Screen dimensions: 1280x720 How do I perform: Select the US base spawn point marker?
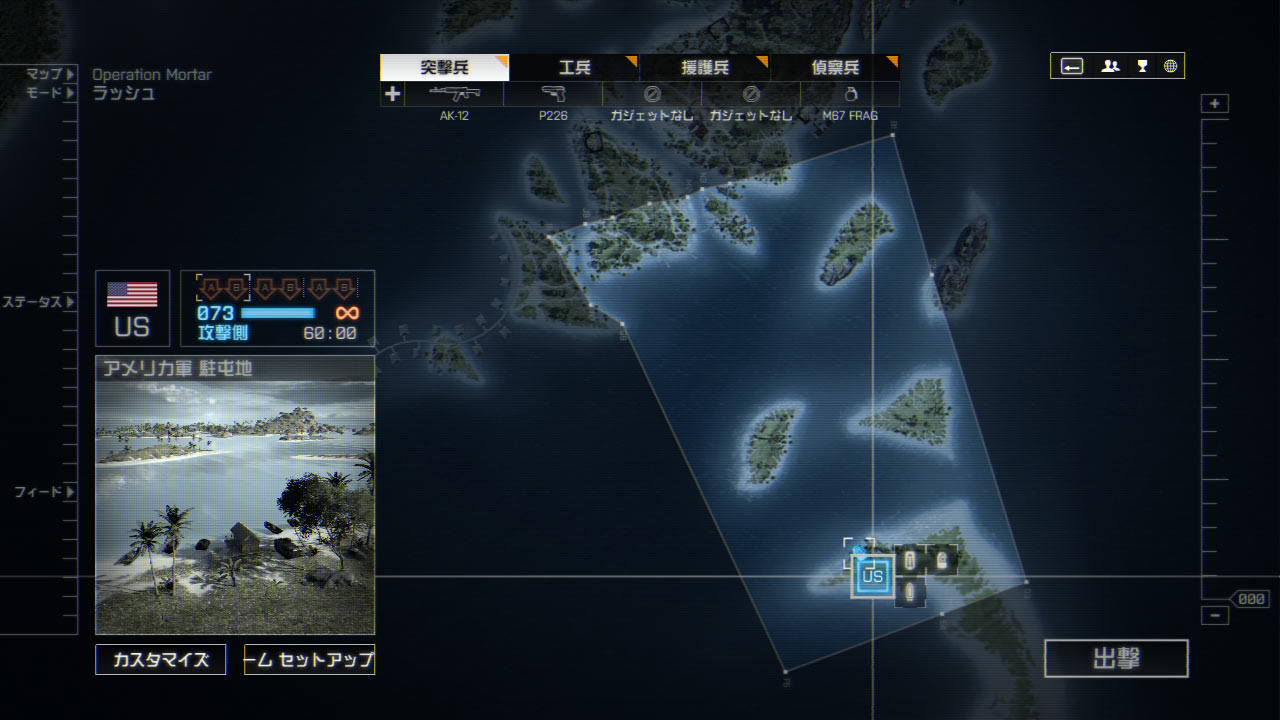pyautogui.click(x=872, y=576)
